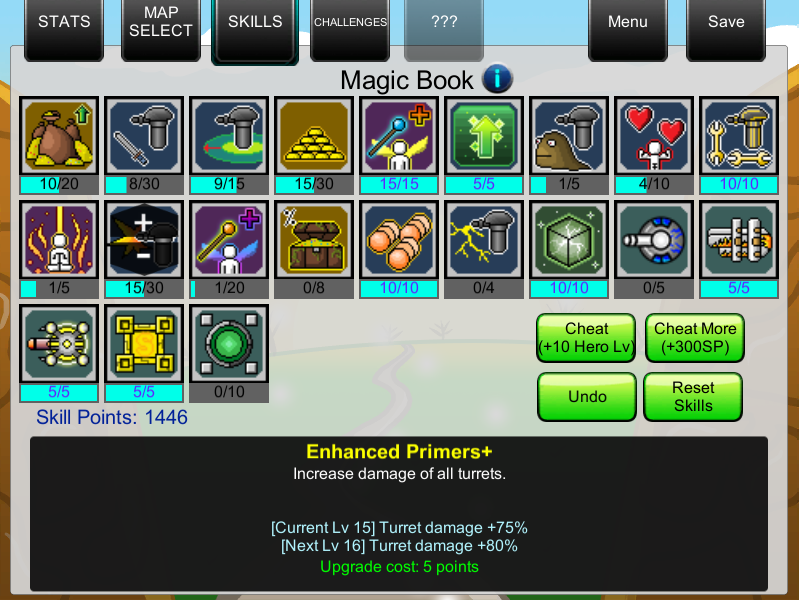
Task: Select the green cube skill icon
Action: click(x=569, y=240)
